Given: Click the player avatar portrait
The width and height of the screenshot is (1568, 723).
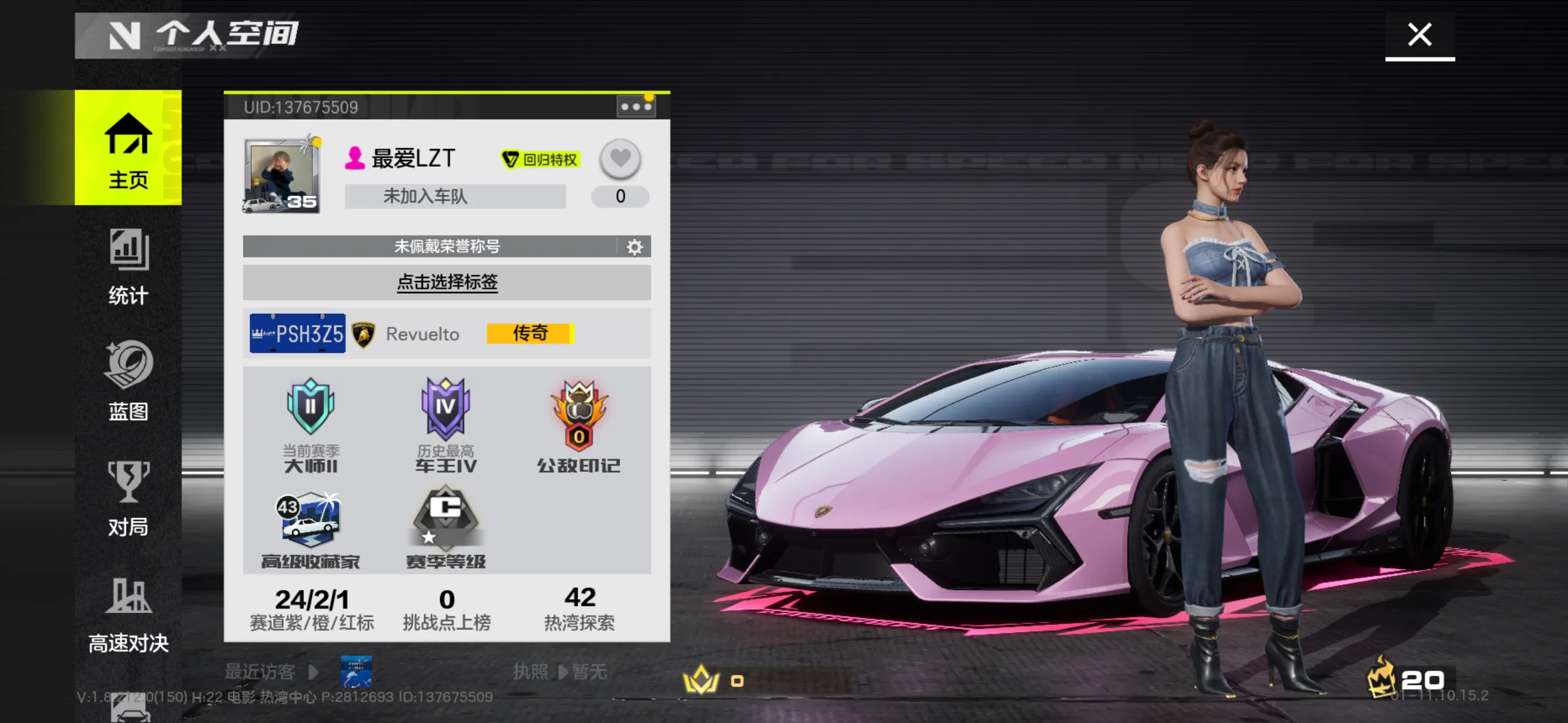Looking at the screenshot, I should coord(282,175).
